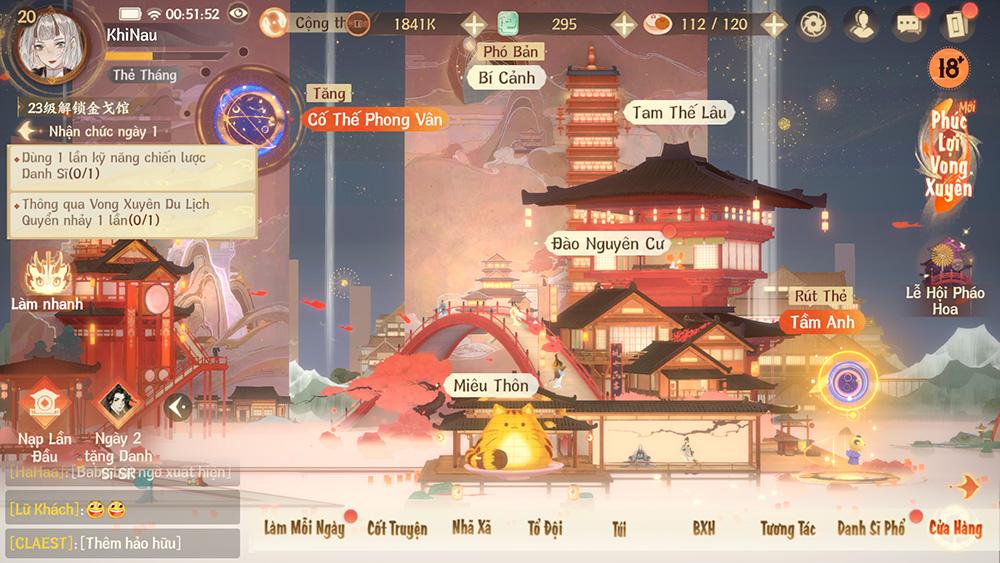Enter Tam Thế Lâu building
The image size is (1000, 563).
pyautogui.click(x=679, y=112)
